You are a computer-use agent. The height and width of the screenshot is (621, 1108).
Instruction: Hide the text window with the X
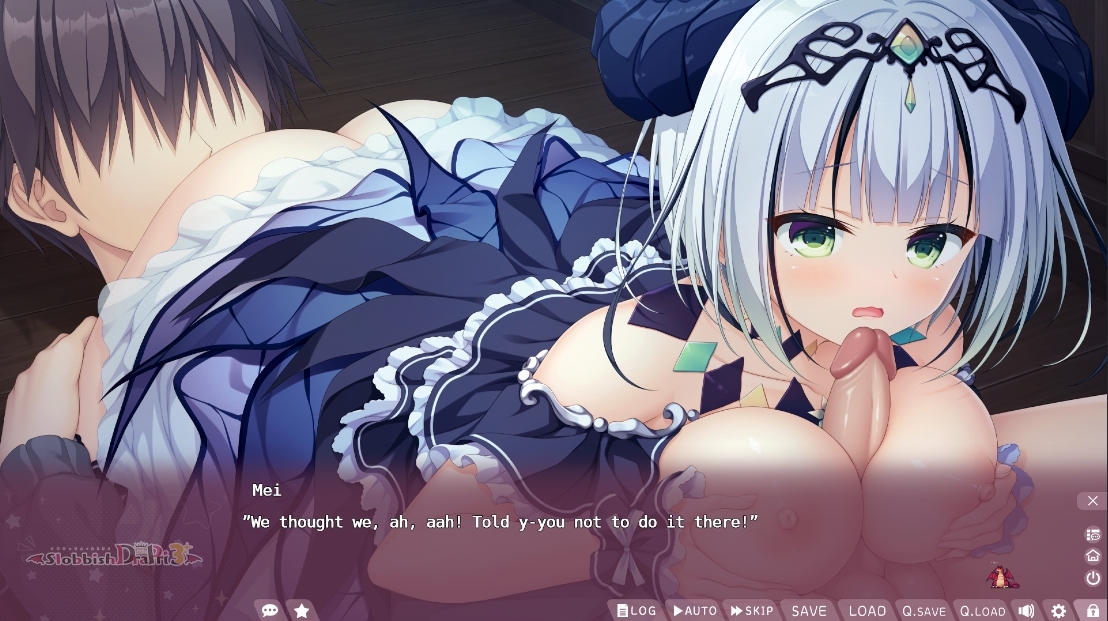[x=1093, y=500]
